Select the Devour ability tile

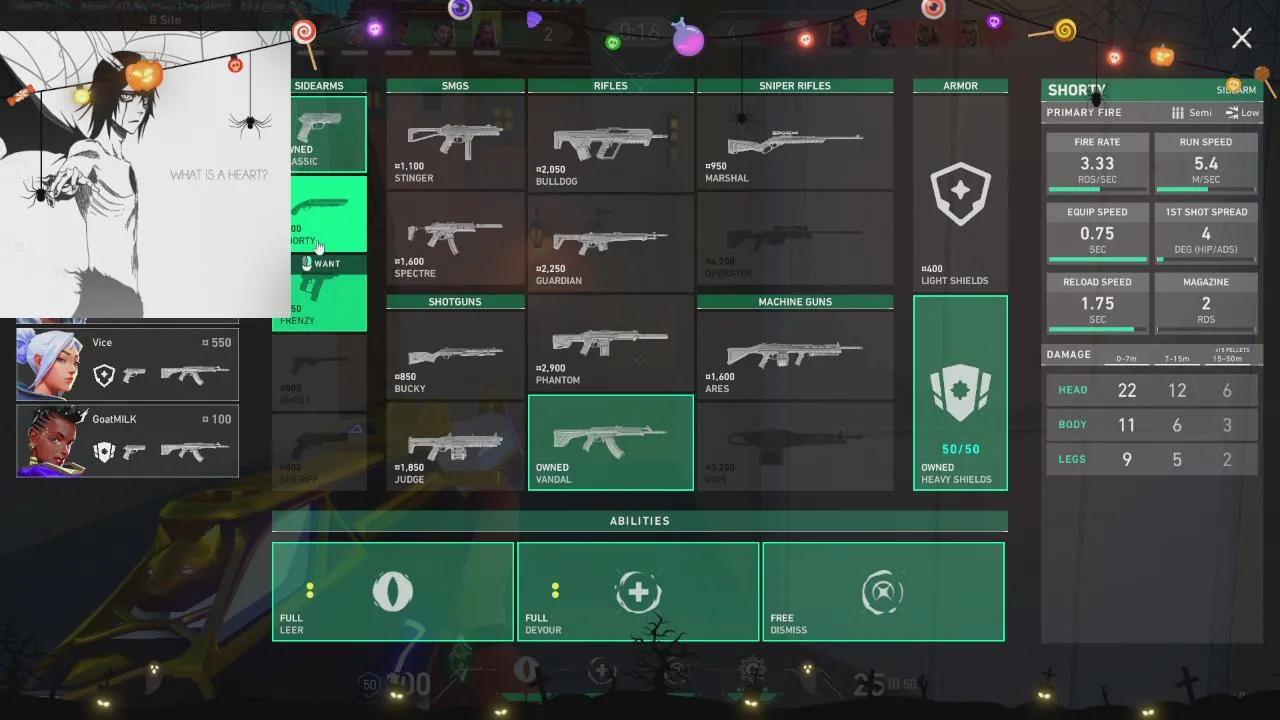click(x=638, y=592)
